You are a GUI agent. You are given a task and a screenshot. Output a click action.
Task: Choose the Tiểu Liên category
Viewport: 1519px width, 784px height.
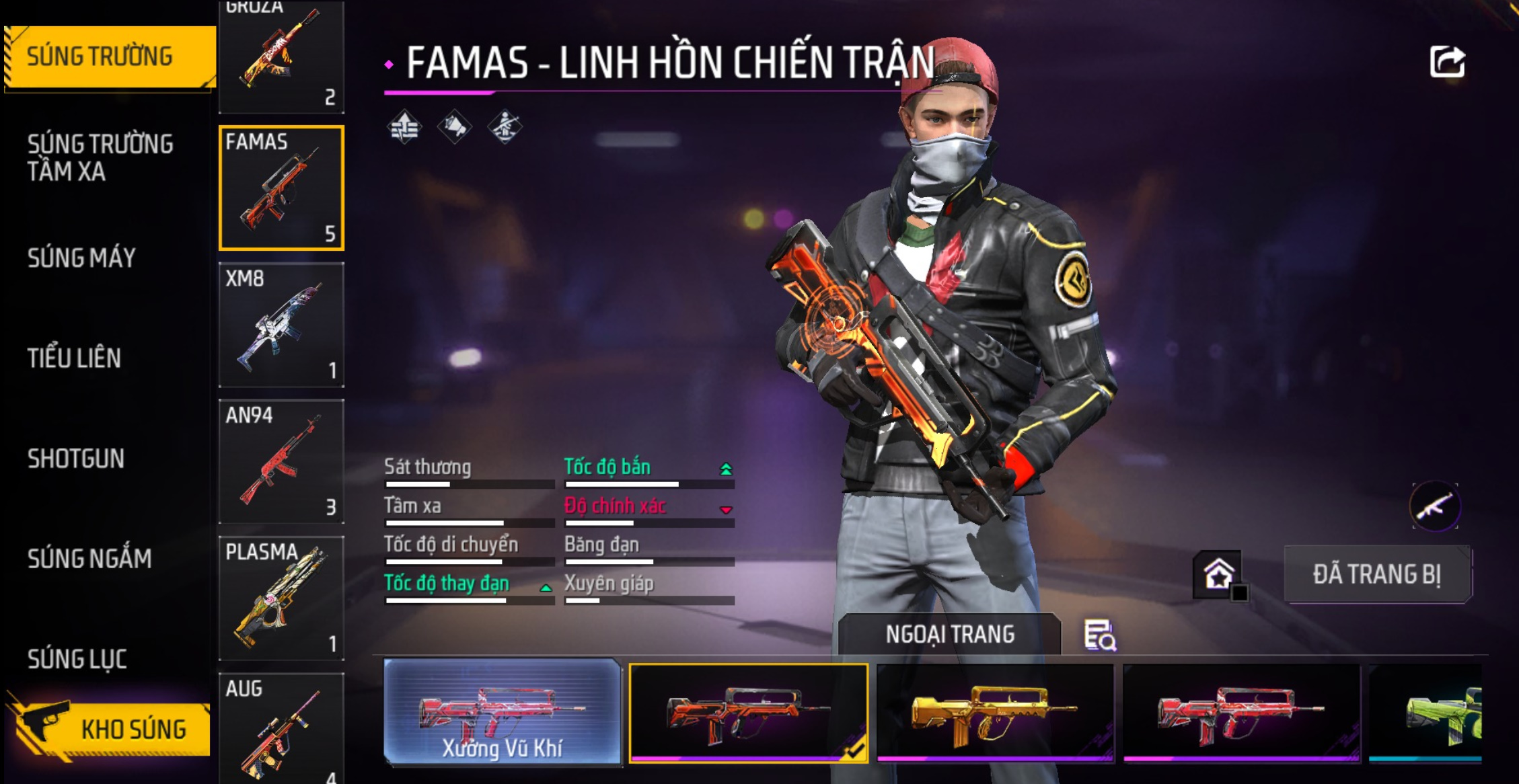(75, 358)
